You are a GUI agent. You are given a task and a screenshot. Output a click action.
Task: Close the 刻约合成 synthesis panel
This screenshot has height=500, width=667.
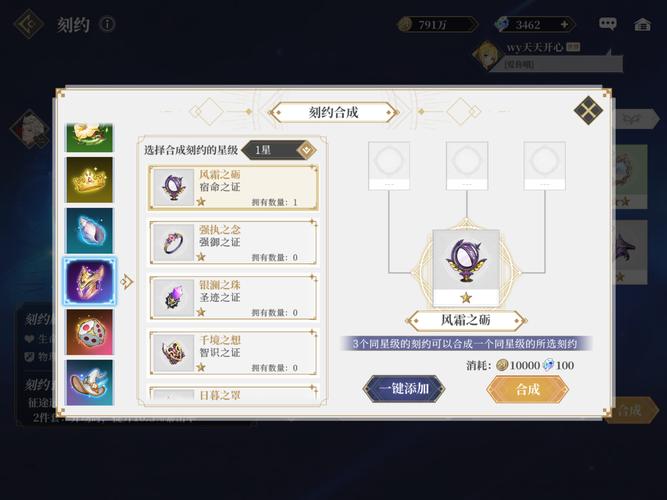click(x=588, y=110)
